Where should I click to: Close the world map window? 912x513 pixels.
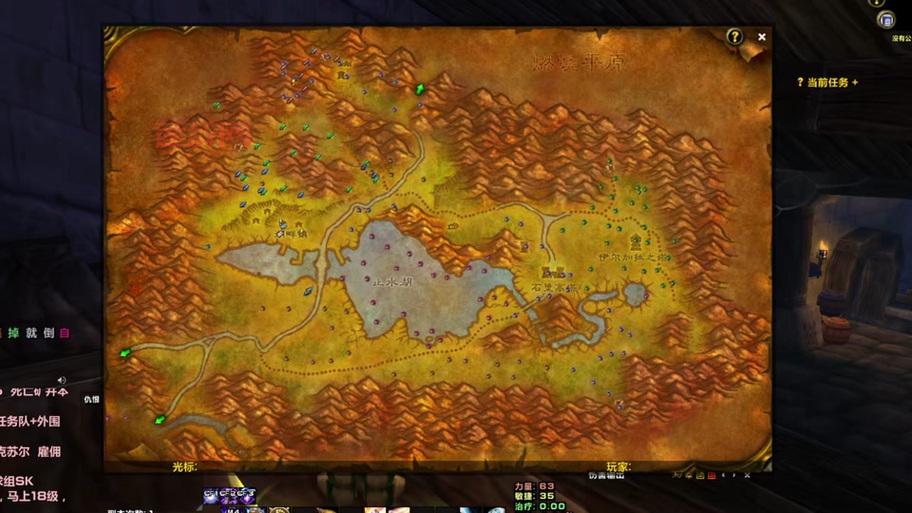(x=762, y=37)
